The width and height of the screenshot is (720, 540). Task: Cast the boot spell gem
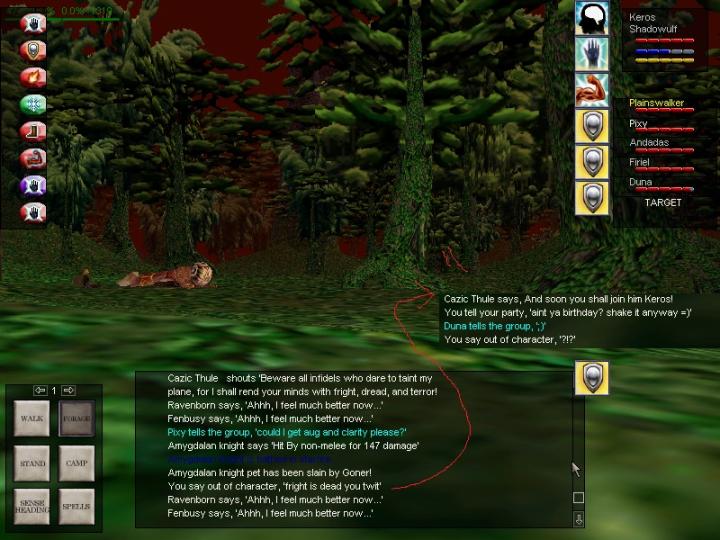(33, 130)
